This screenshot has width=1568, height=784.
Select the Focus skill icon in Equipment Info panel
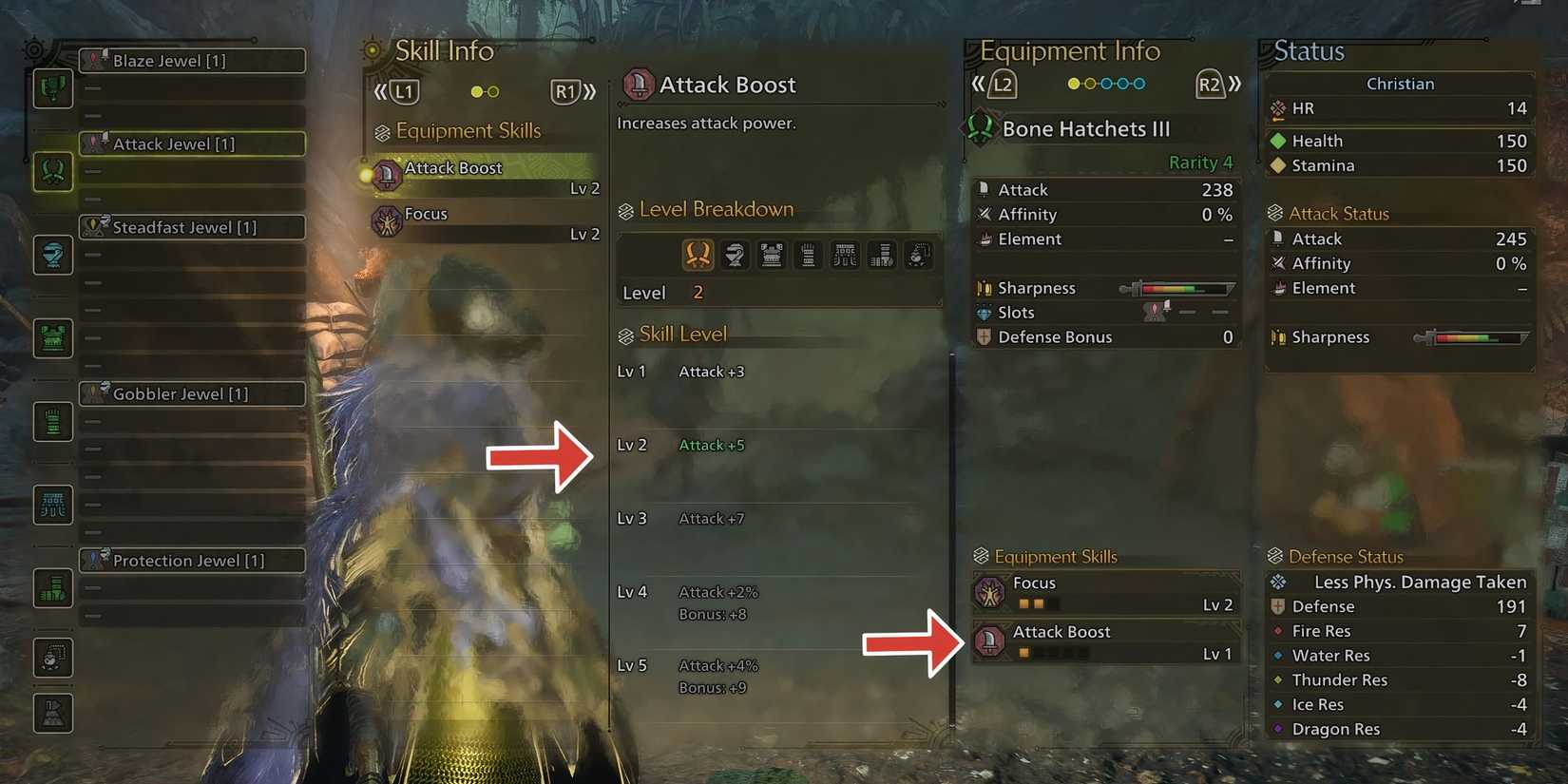tap(989, 592)
